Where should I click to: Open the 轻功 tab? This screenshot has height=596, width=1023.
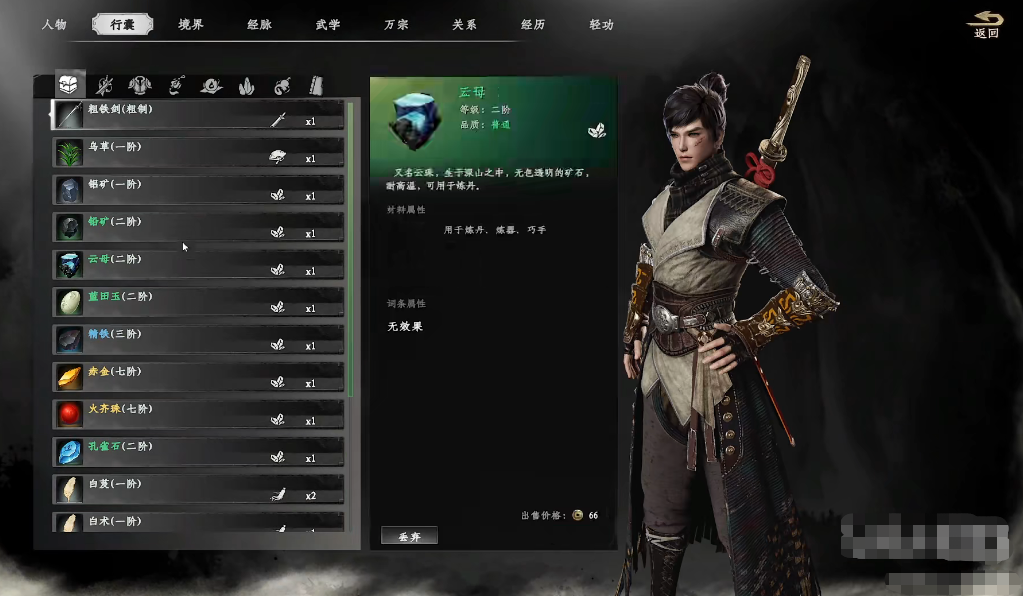click(601, 24)
